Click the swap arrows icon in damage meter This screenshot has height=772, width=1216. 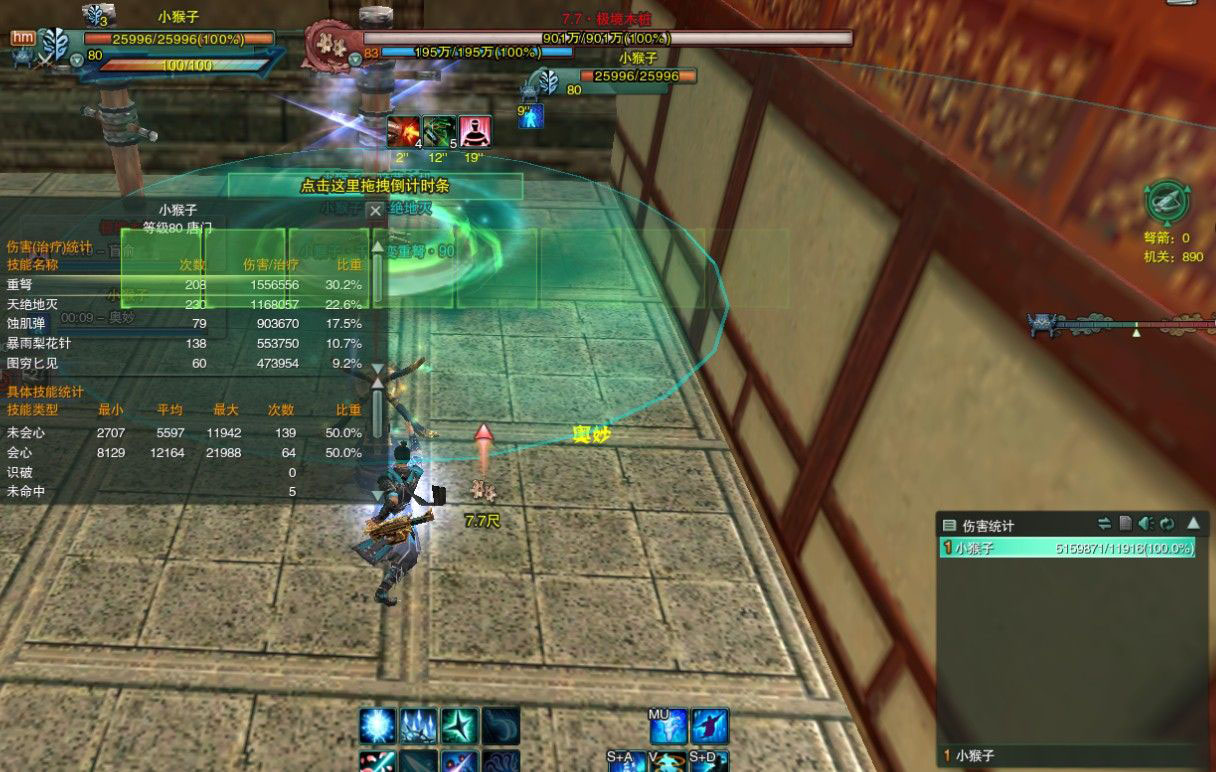[1104, 523]
